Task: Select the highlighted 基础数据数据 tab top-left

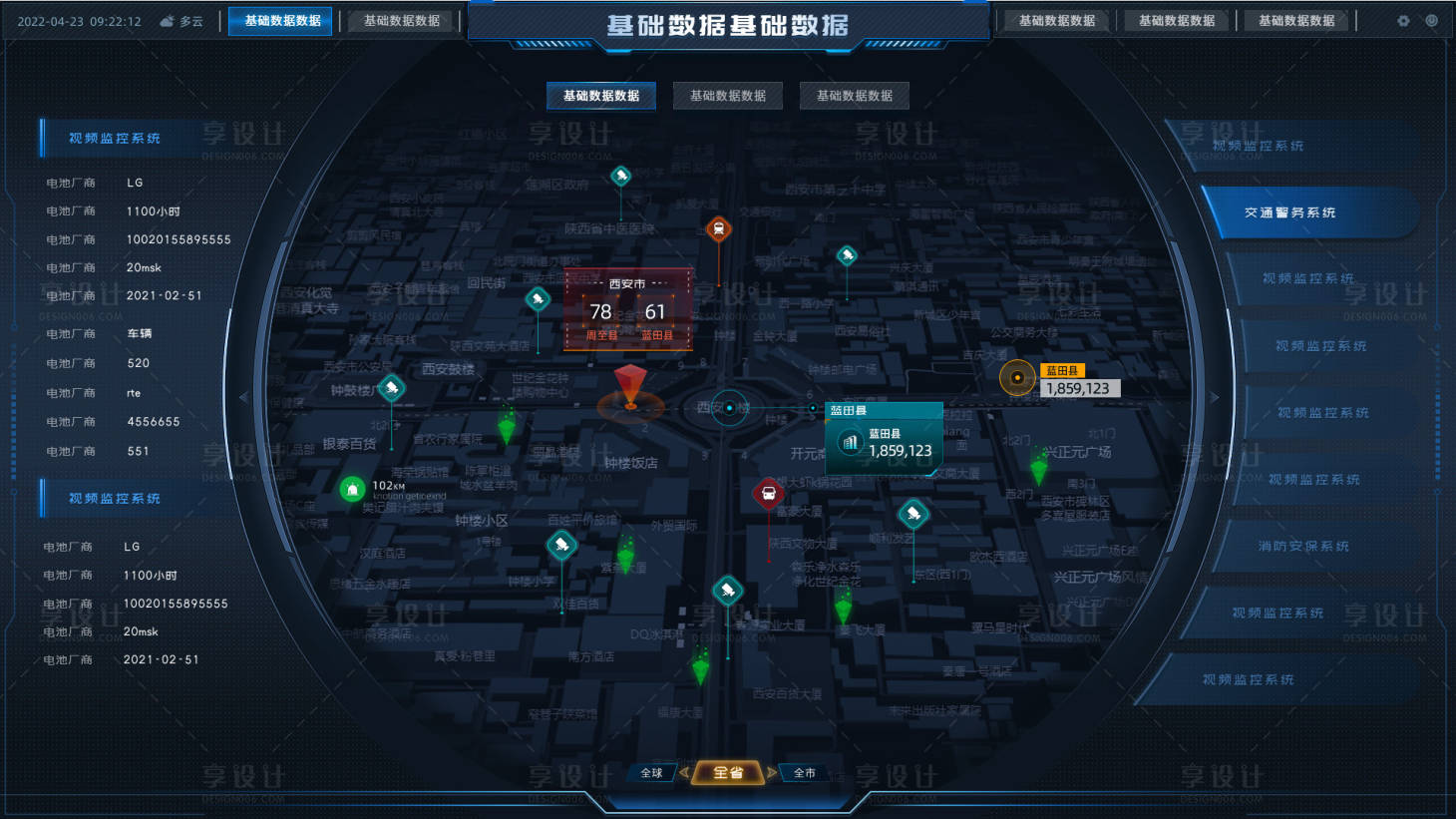Action: pyautogui.click(x=280, y=20)
